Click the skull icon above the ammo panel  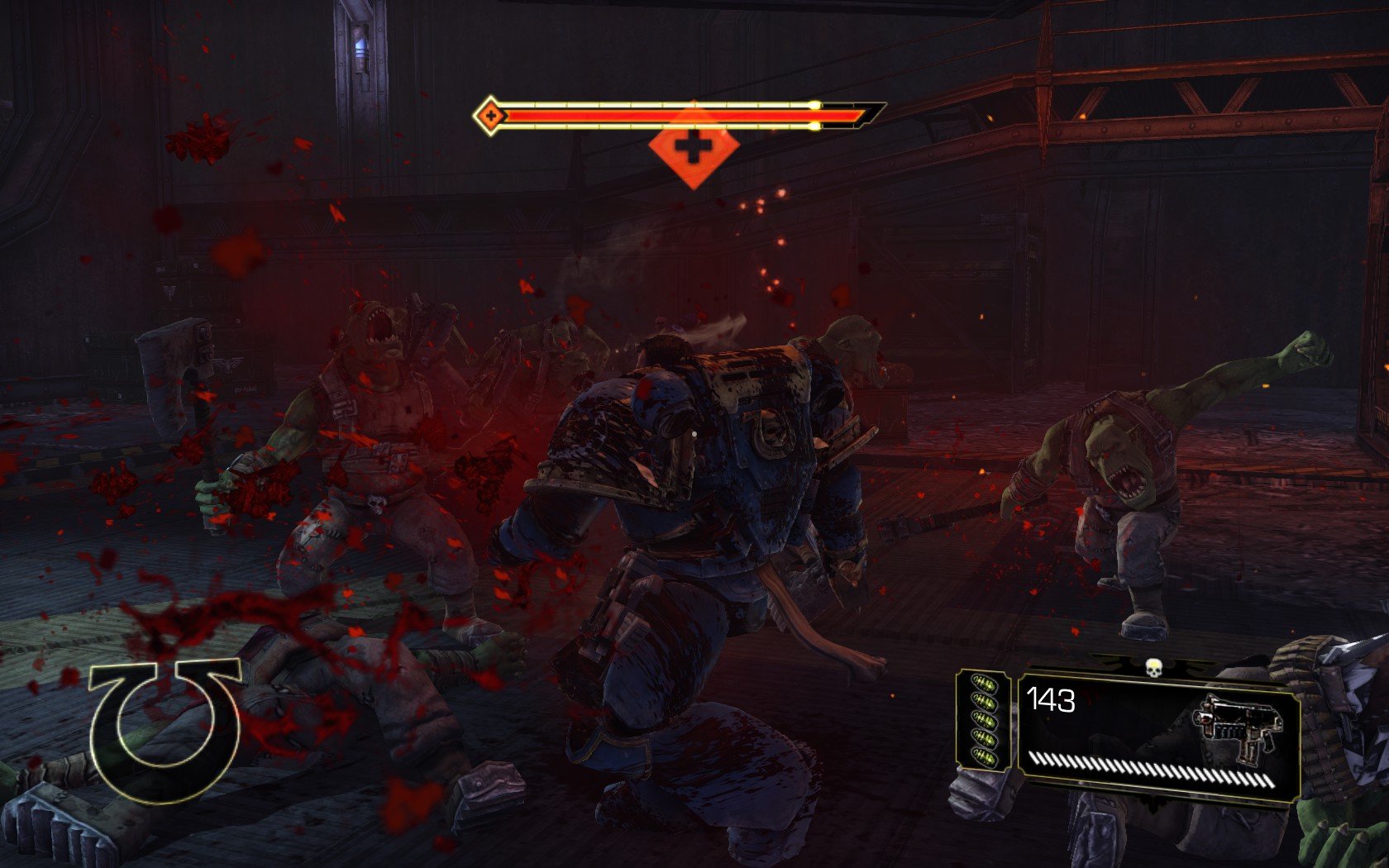1154,667
